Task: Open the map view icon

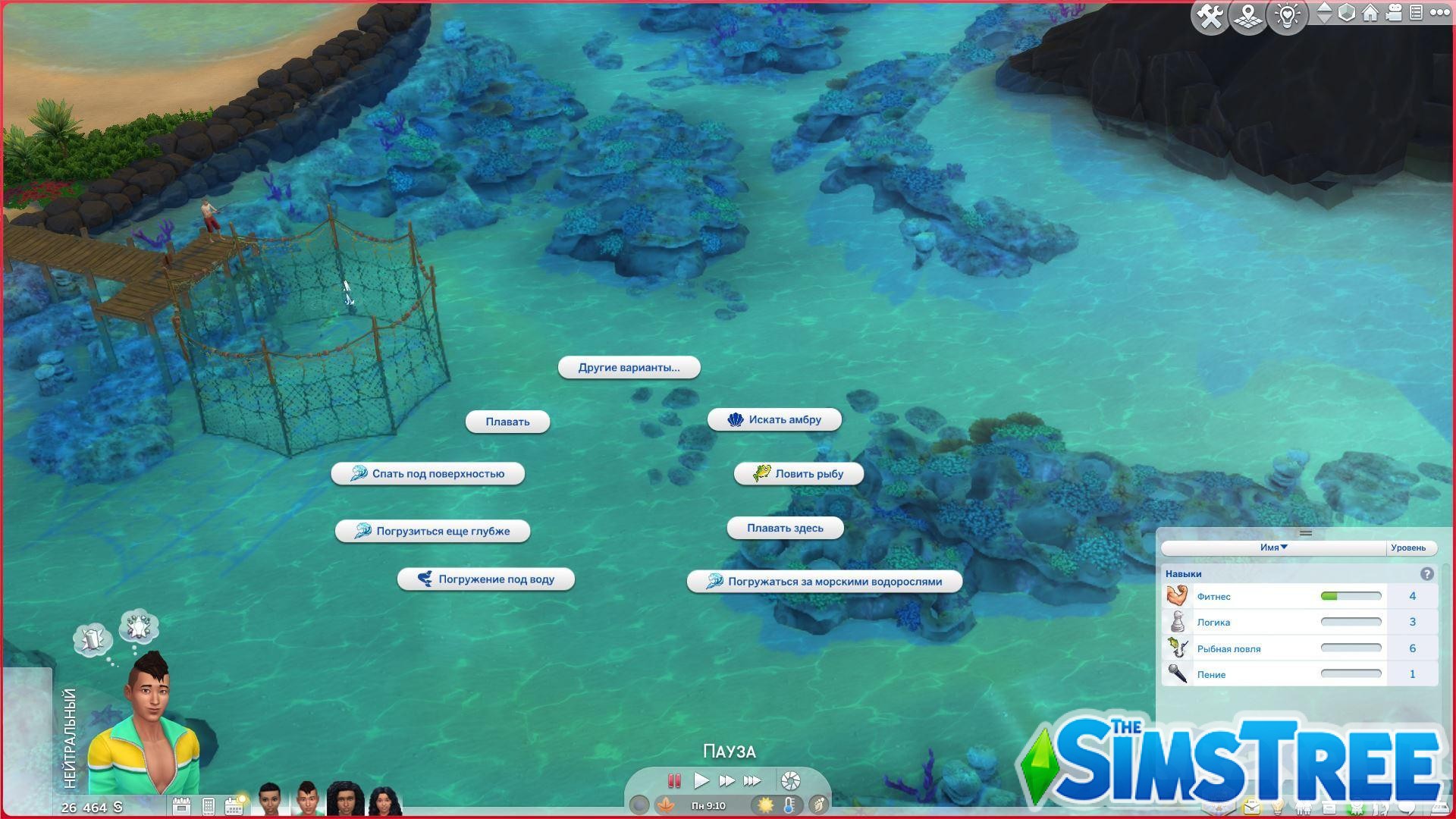Action: [1247, 14]
